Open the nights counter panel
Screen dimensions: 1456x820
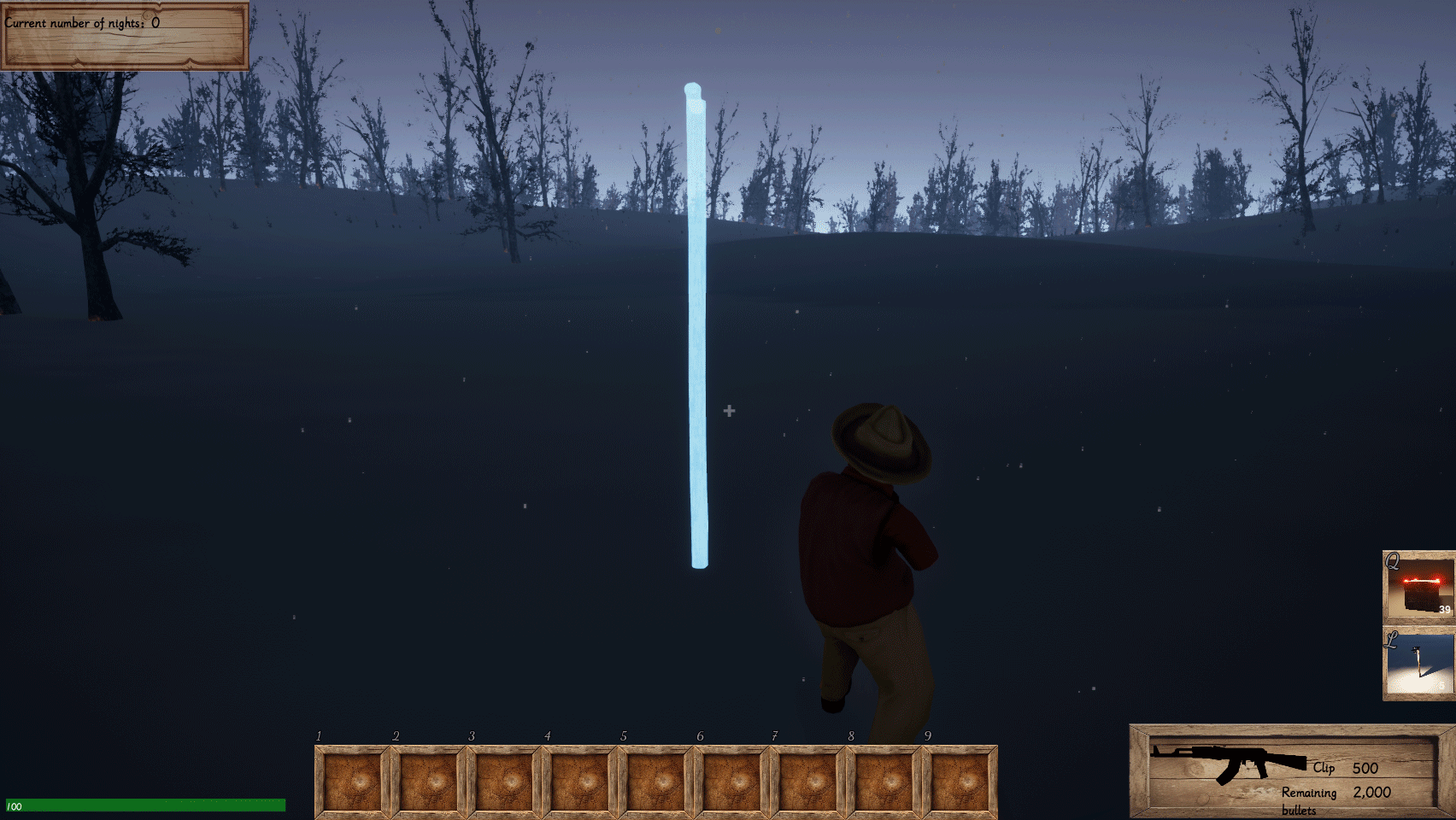tap(124, 36)
